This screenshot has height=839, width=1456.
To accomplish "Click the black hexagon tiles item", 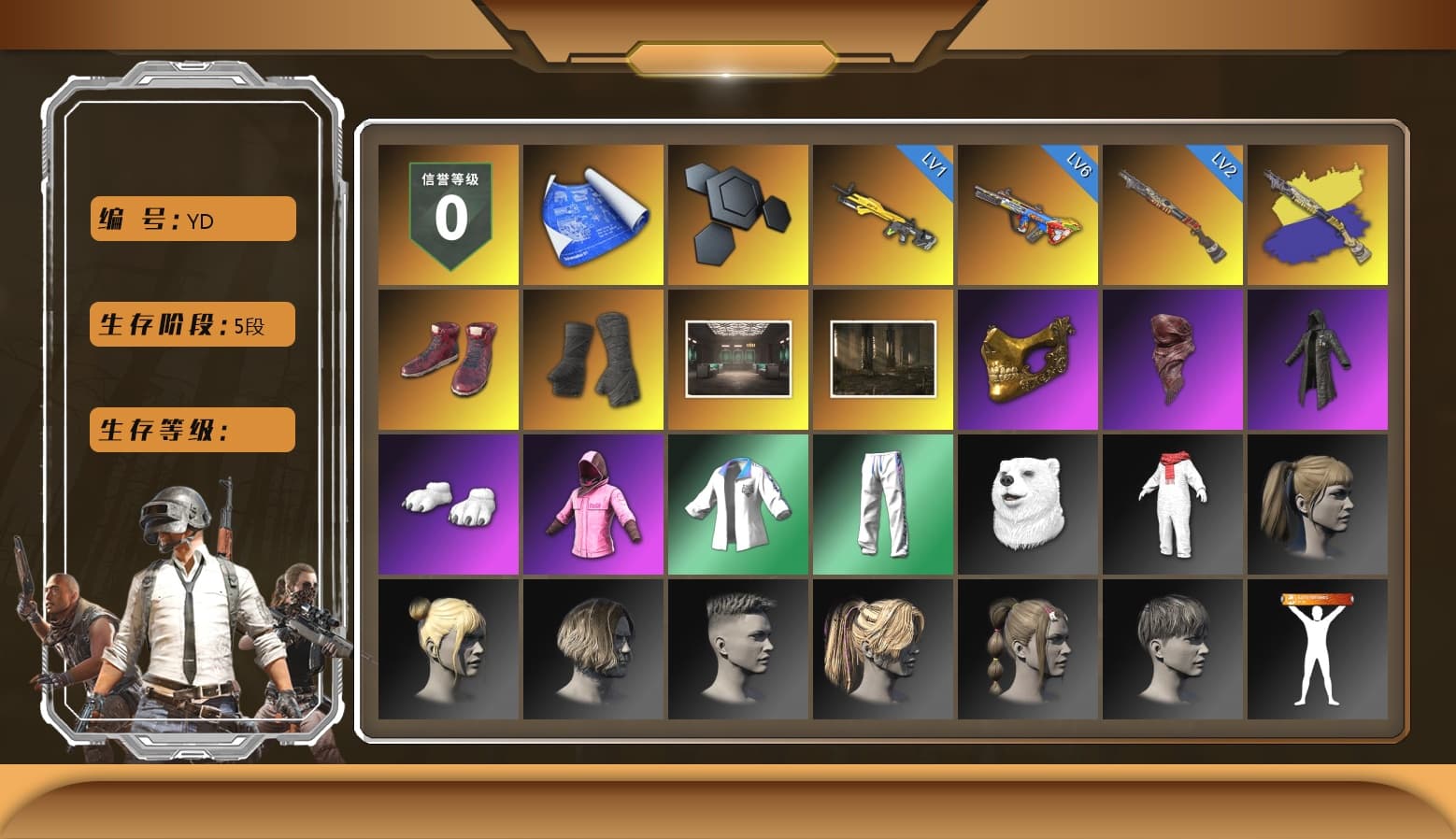I will [x=737, y=213].
